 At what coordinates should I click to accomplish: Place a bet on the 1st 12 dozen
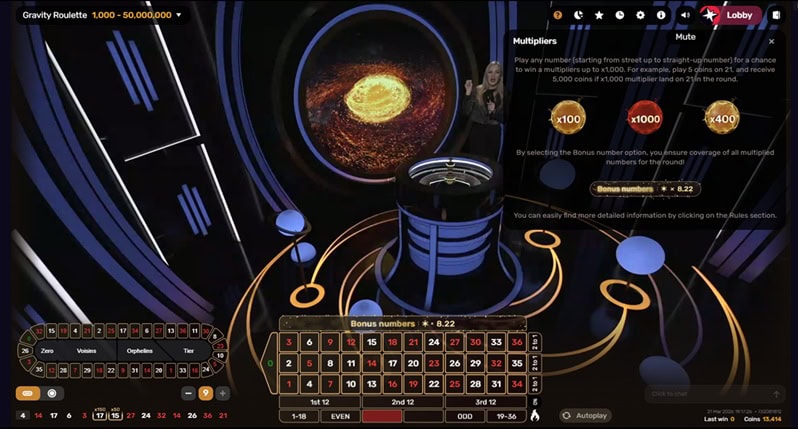tap(319, 401)
